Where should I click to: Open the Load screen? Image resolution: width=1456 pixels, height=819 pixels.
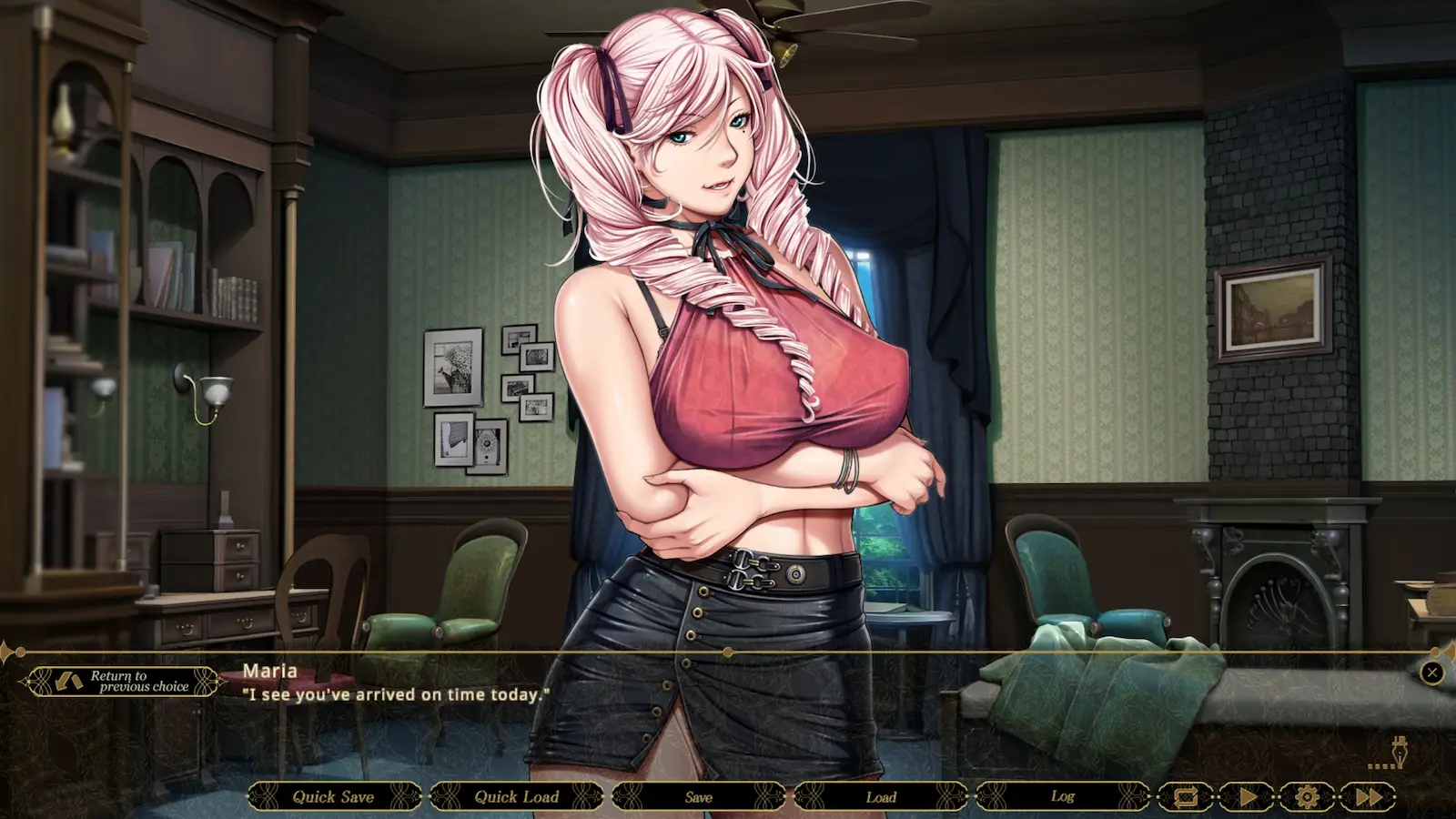[x=880, y=796]
